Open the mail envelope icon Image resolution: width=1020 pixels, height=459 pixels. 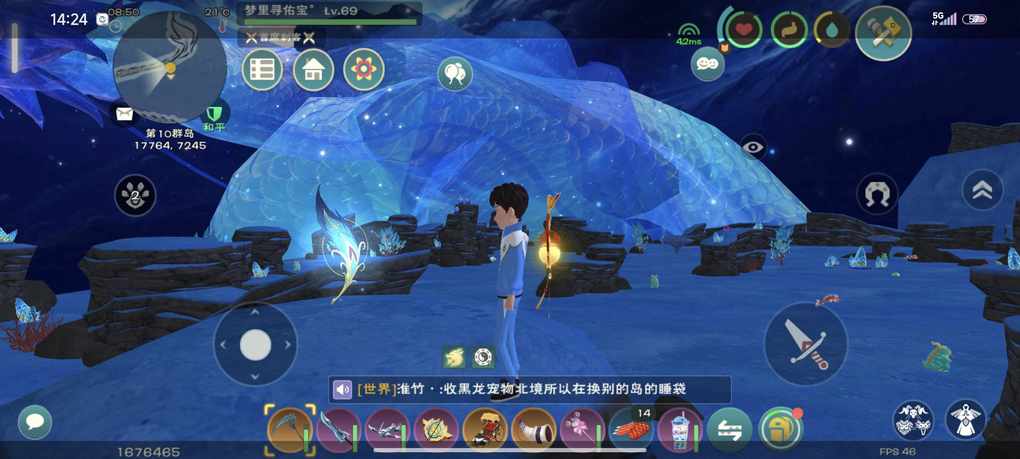point(124,114)
